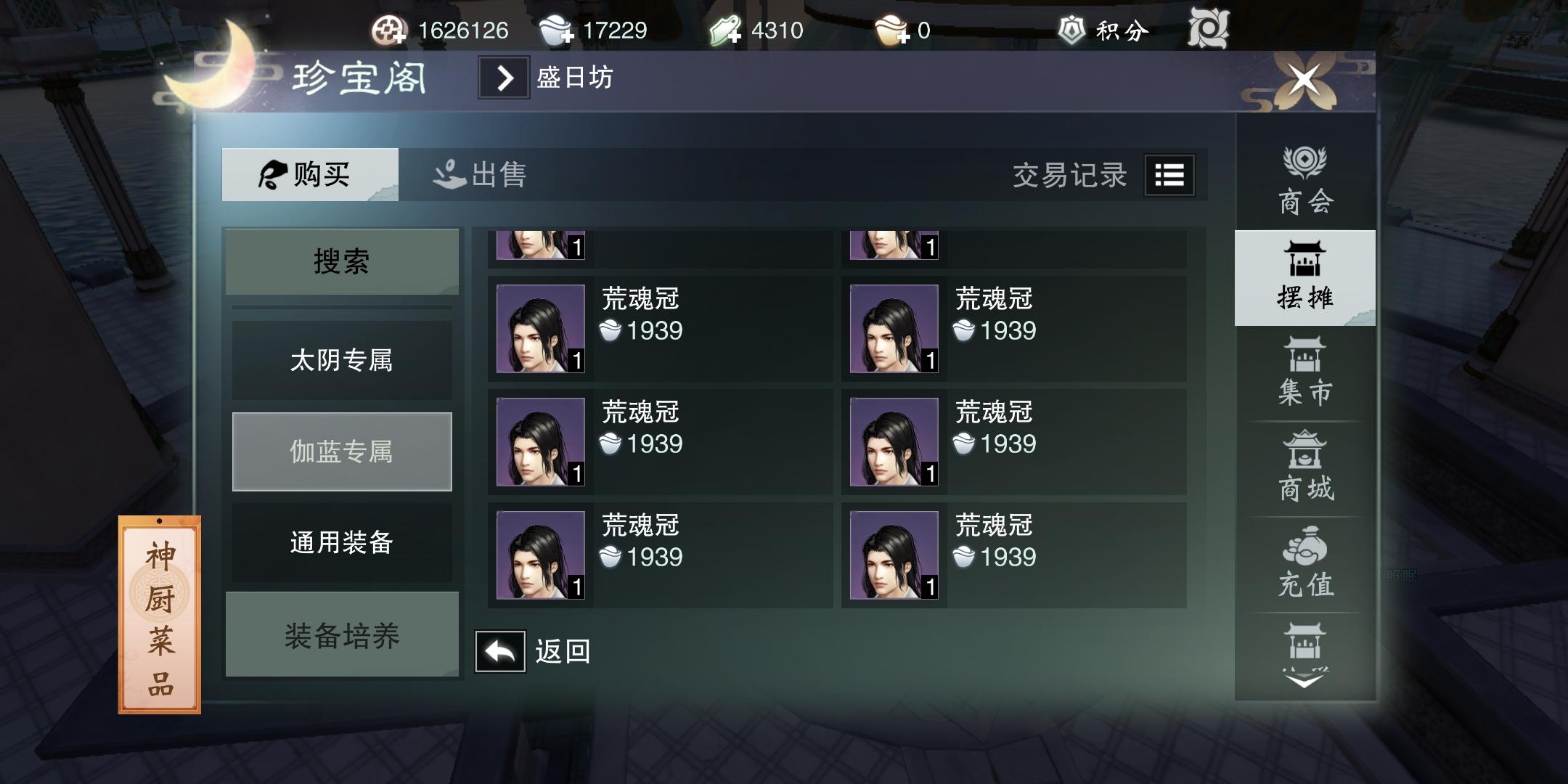The width and height of the screenshot is (1568, 784).
Task: Expand the 盛日坊 shop selector arrow
Action: point(504,78)
